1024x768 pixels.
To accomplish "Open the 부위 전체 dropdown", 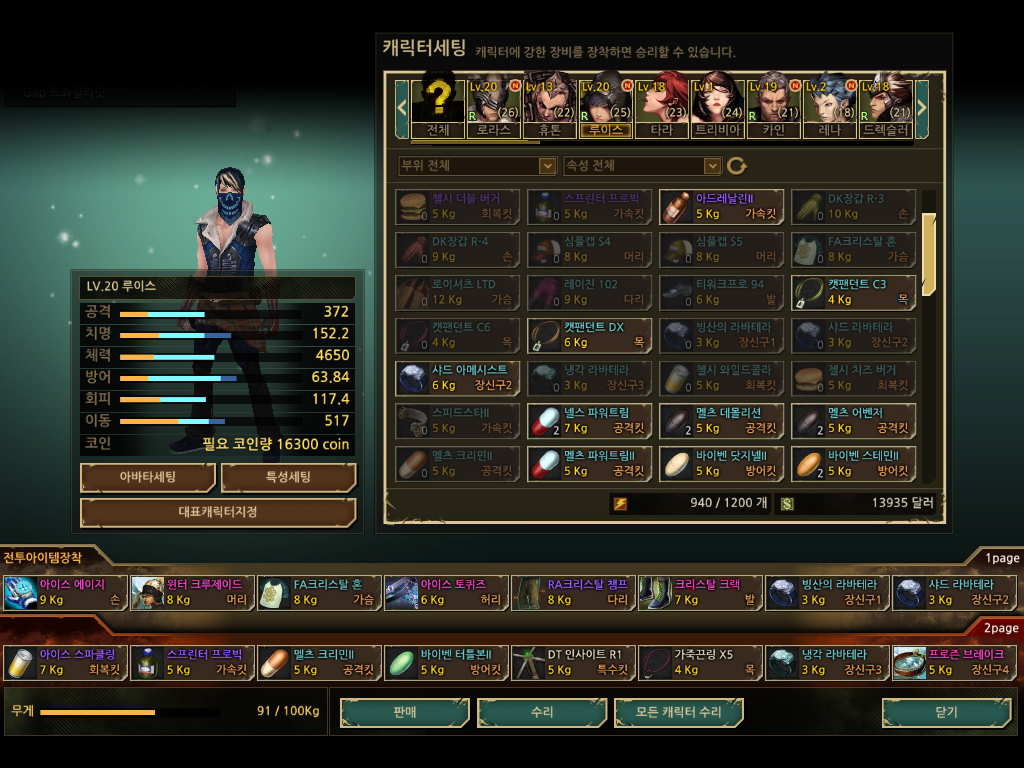I will (477, 165).
